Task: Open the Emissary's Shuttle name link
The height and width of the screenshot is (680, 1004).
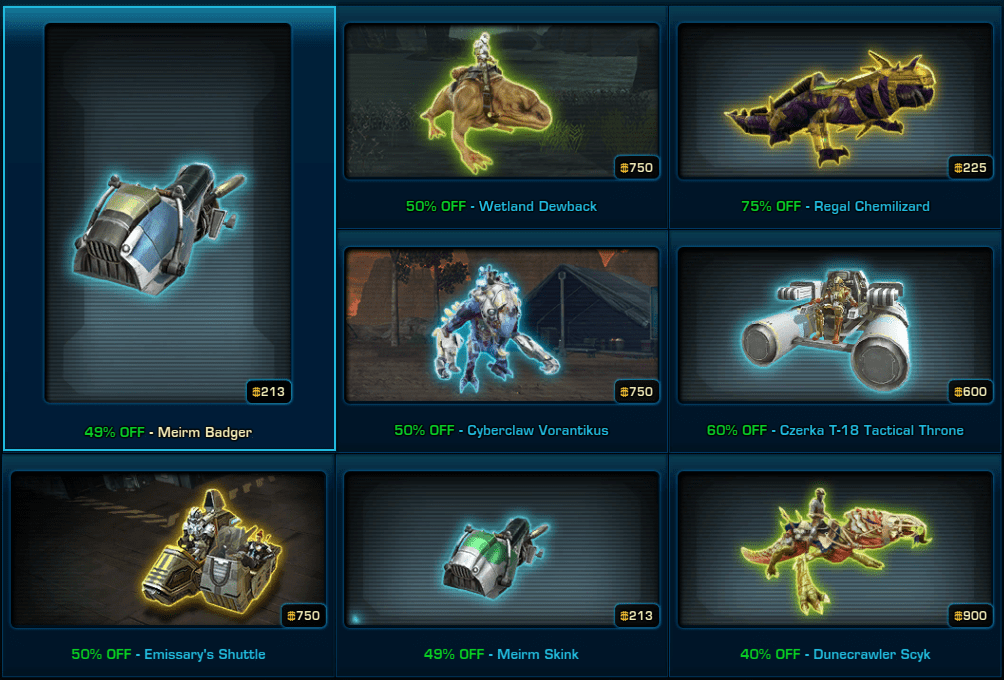Action: [205, 655]
